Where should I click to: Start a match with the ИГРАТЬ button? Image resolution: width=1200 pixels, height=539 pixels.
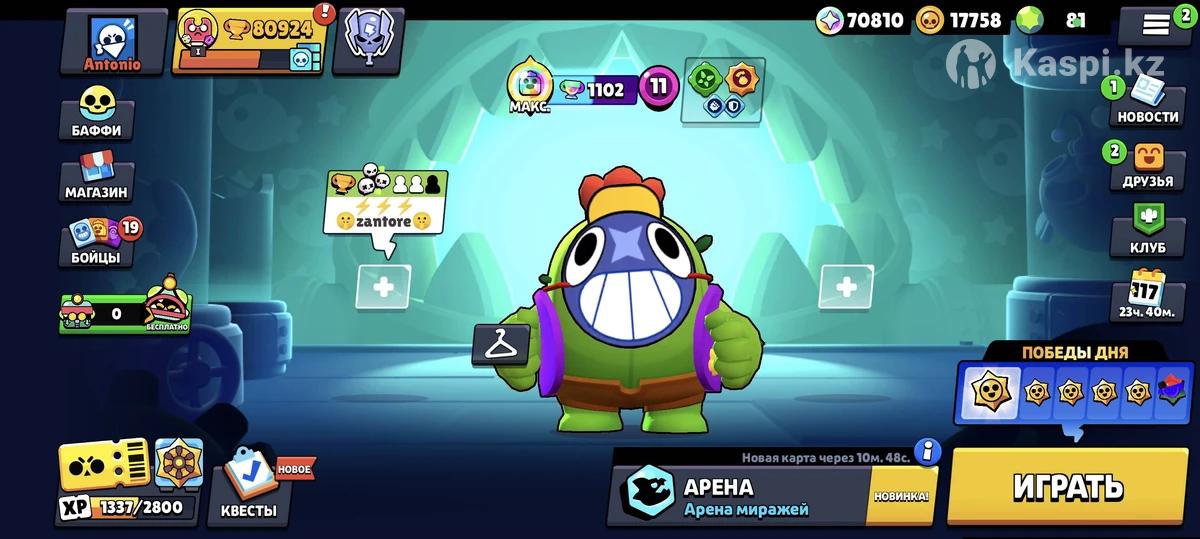[1067, 486]
